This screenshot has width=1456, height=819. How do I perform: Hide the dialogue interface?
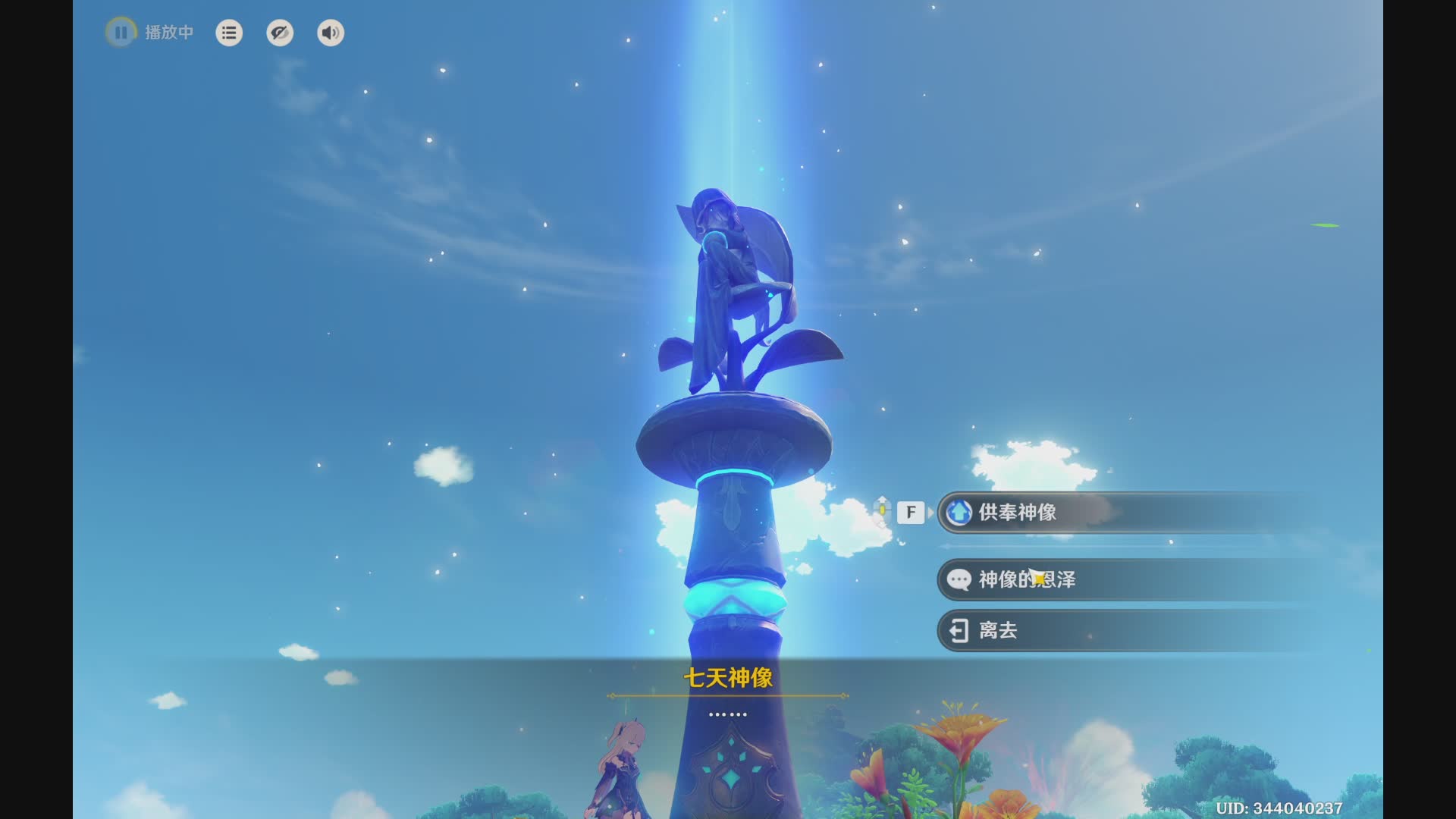[x=280, y=33]
